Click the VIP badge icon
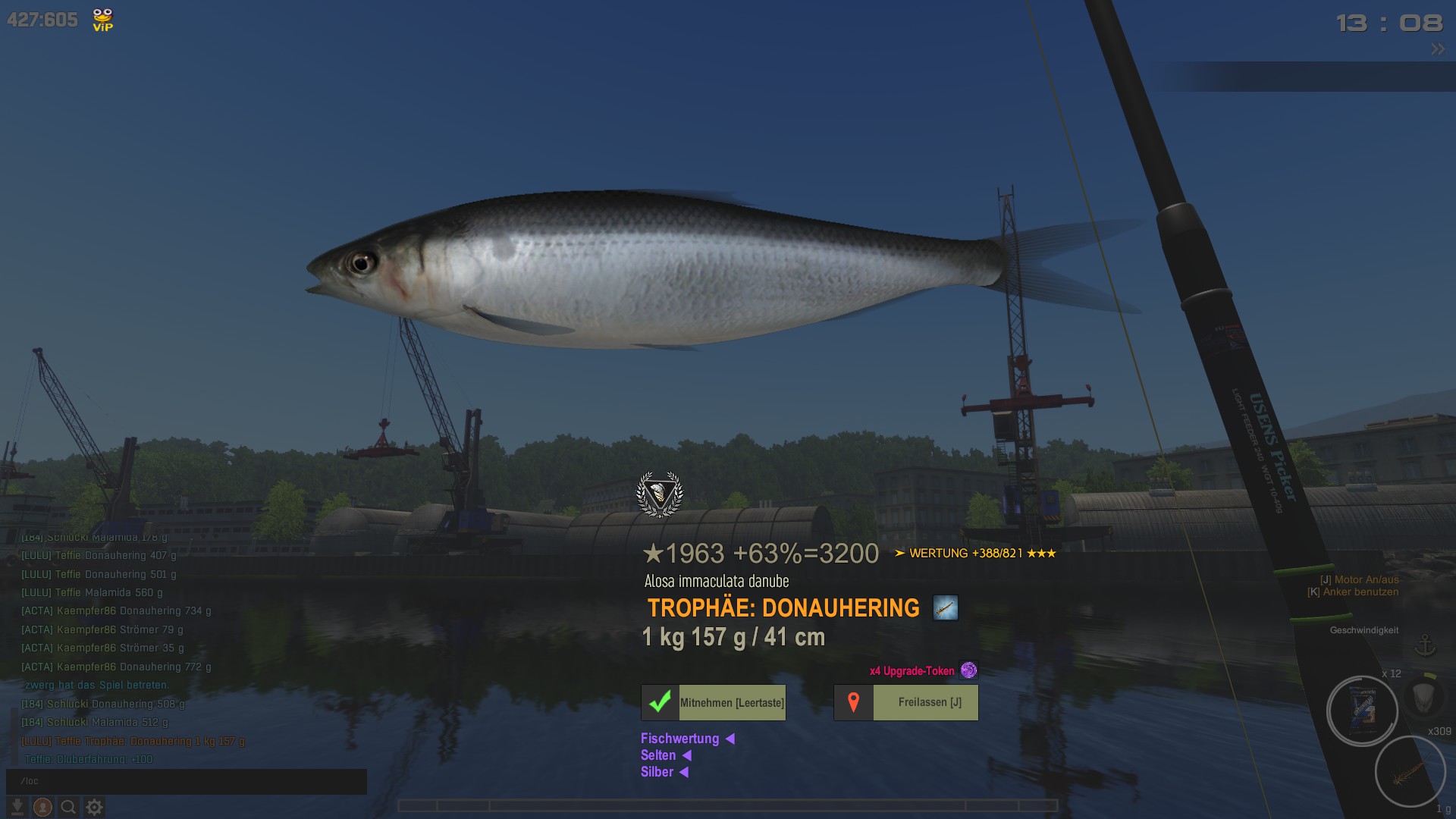The image size is (1456, 819). (102, 20)
